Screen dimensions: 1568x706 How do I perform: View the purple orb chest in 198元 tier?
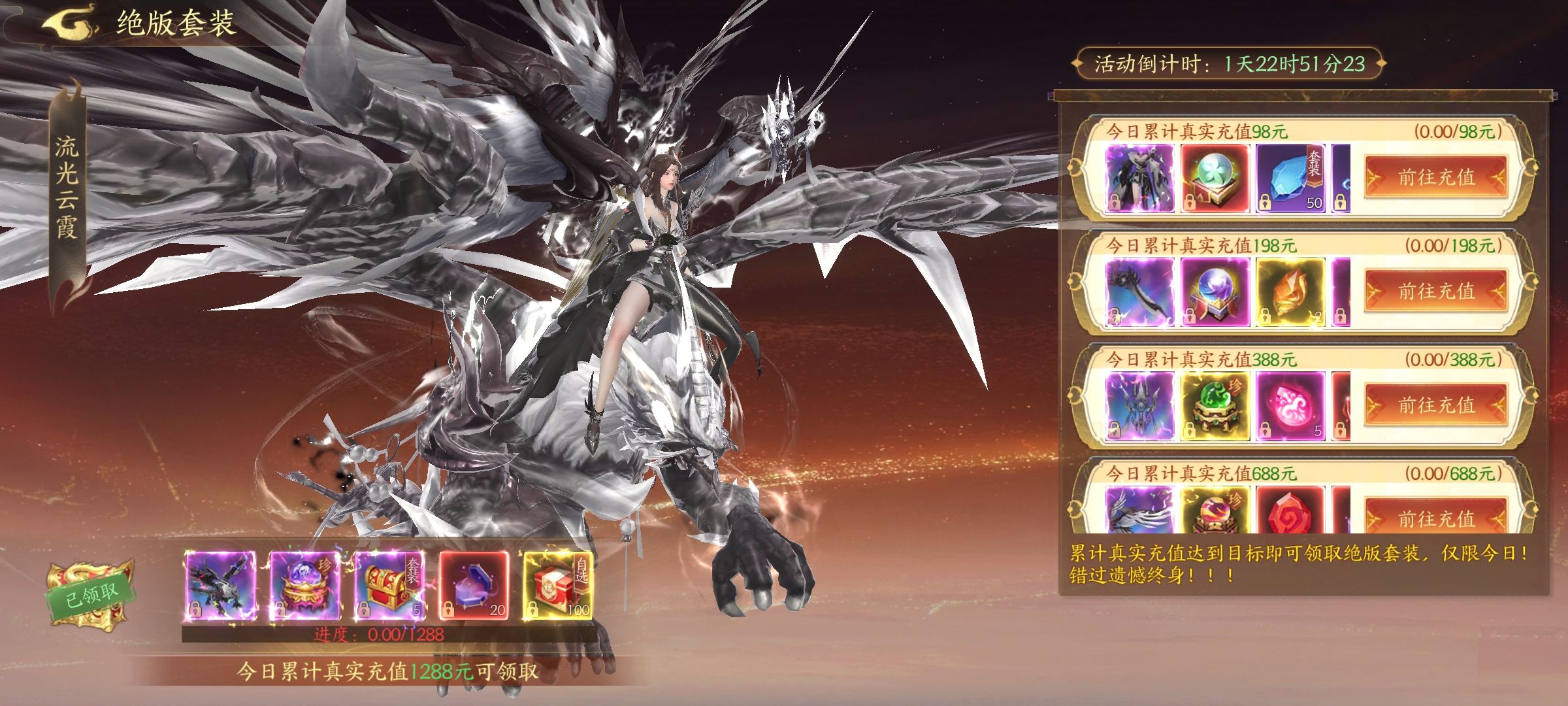1215,292
